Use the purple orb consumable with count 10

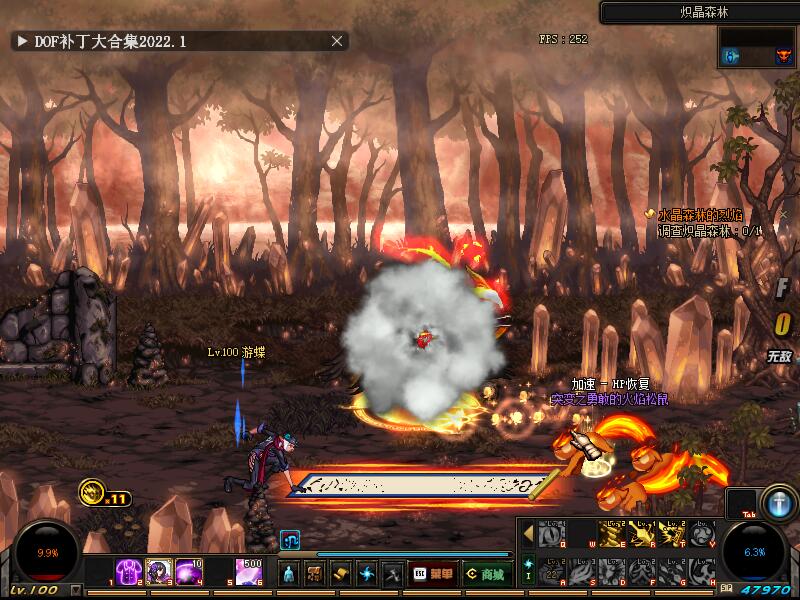[x=189, y=572]
